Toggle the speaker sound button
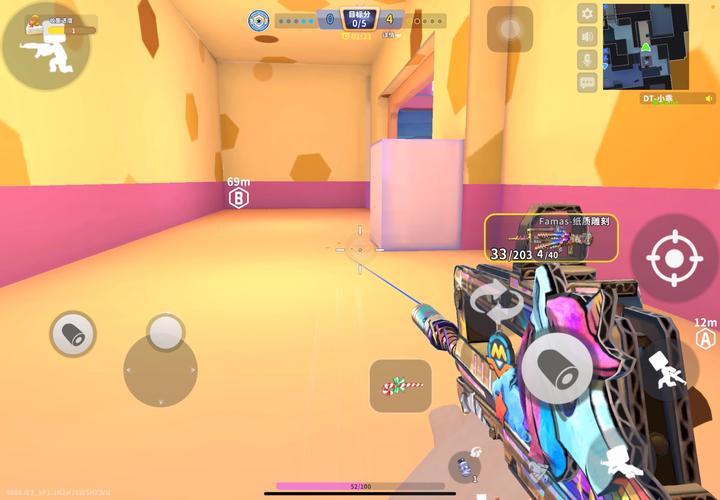 click(587, 37)
